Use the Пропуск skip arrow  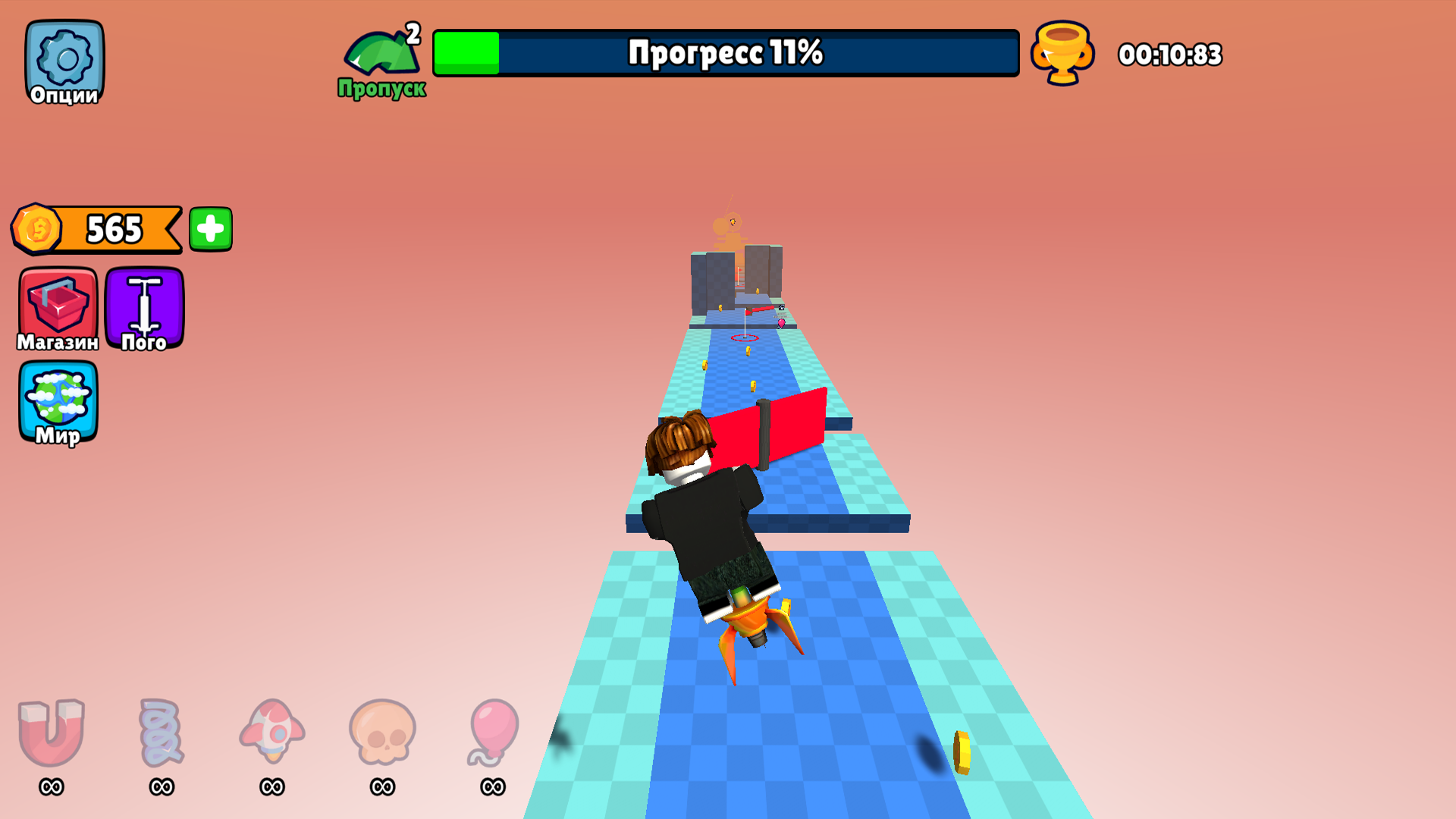[x=381, y=55]
